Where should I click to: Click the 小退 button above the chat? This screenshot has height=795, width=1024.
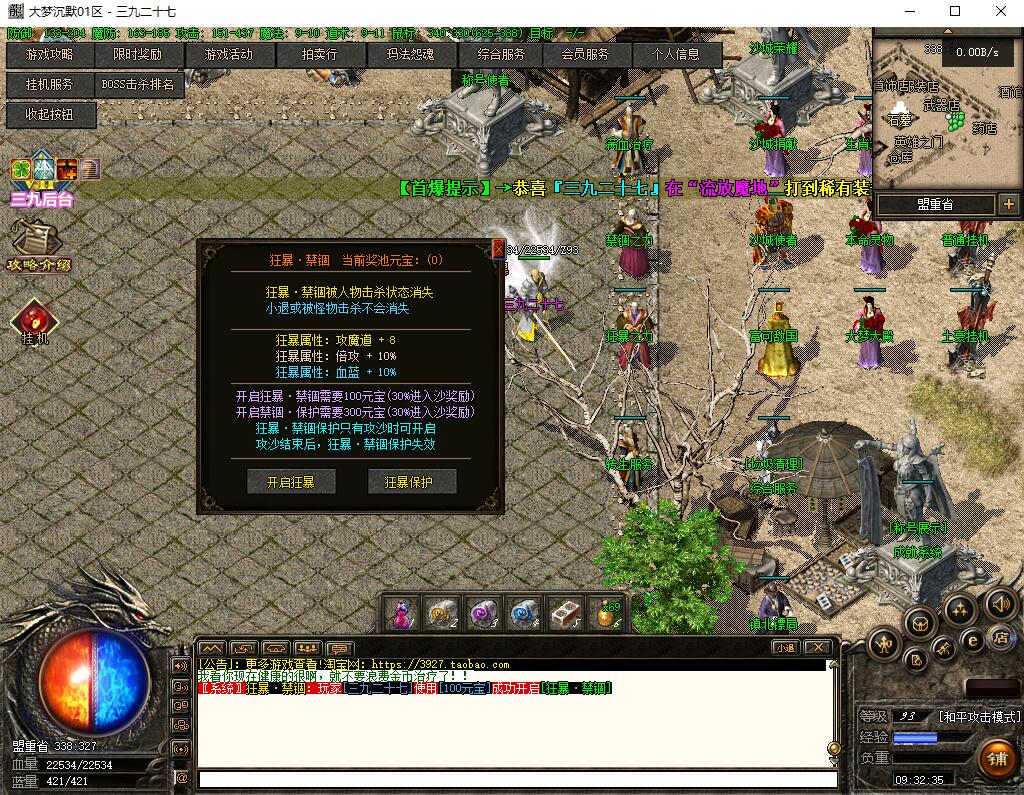coord(785,647)
